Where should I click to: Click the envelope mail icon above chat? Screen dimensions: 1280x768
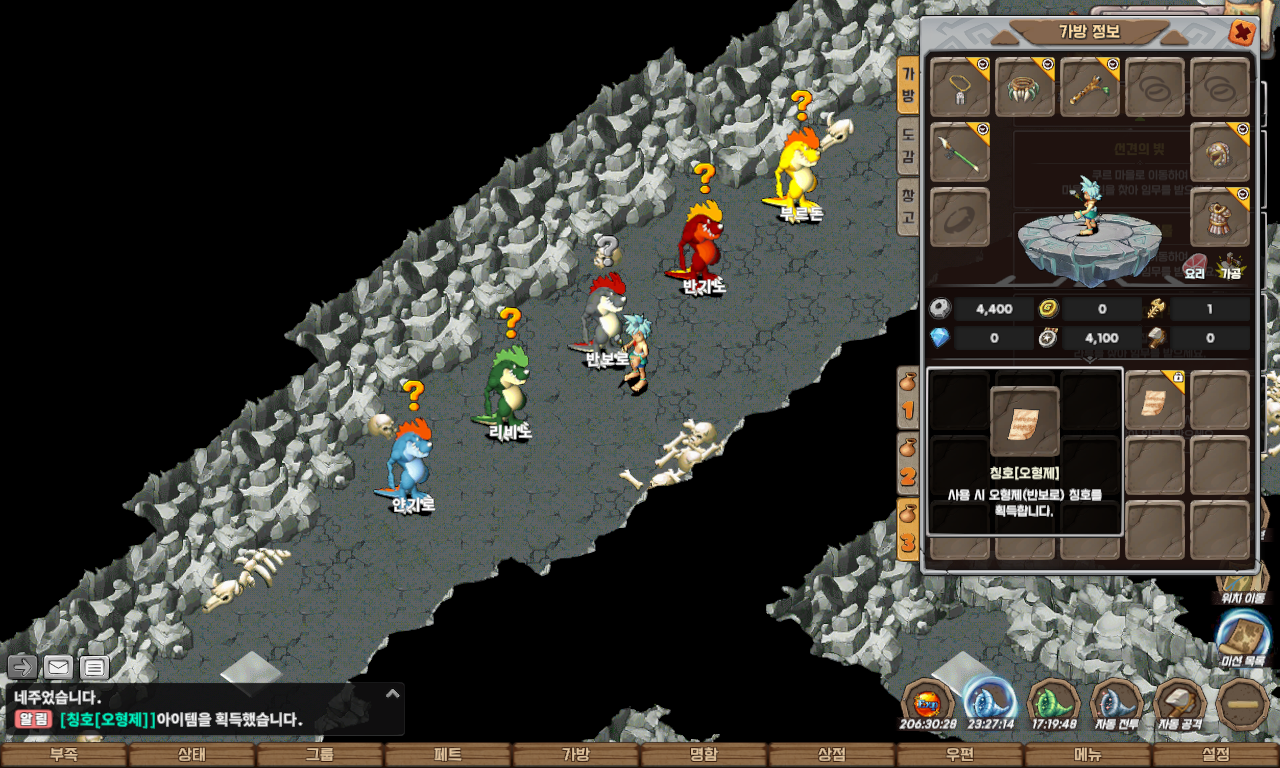click(x=59, y=667)
